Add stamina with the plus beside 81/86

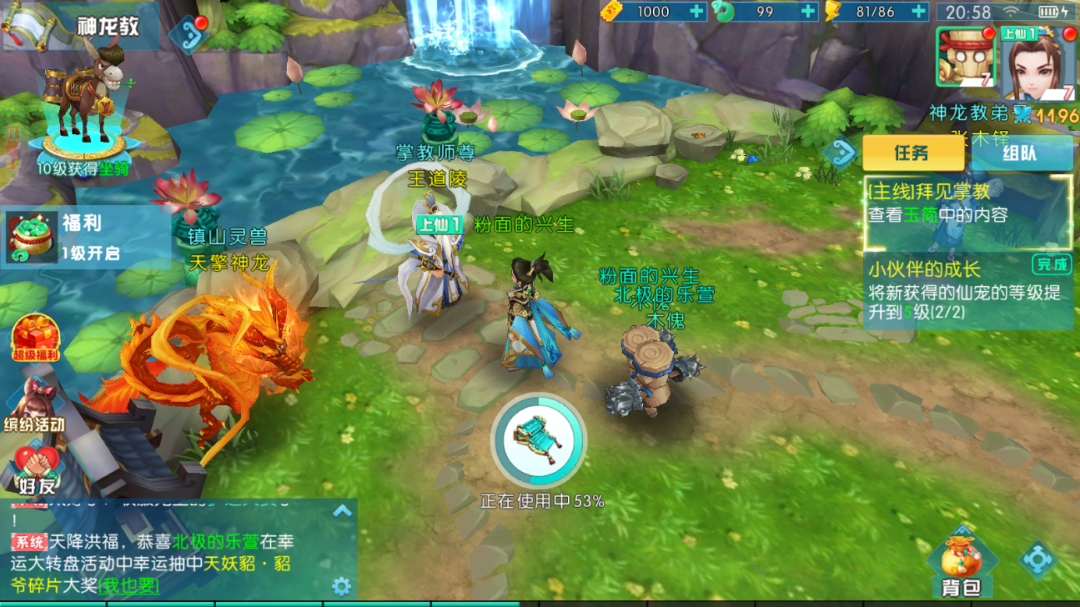coord(918,12)
